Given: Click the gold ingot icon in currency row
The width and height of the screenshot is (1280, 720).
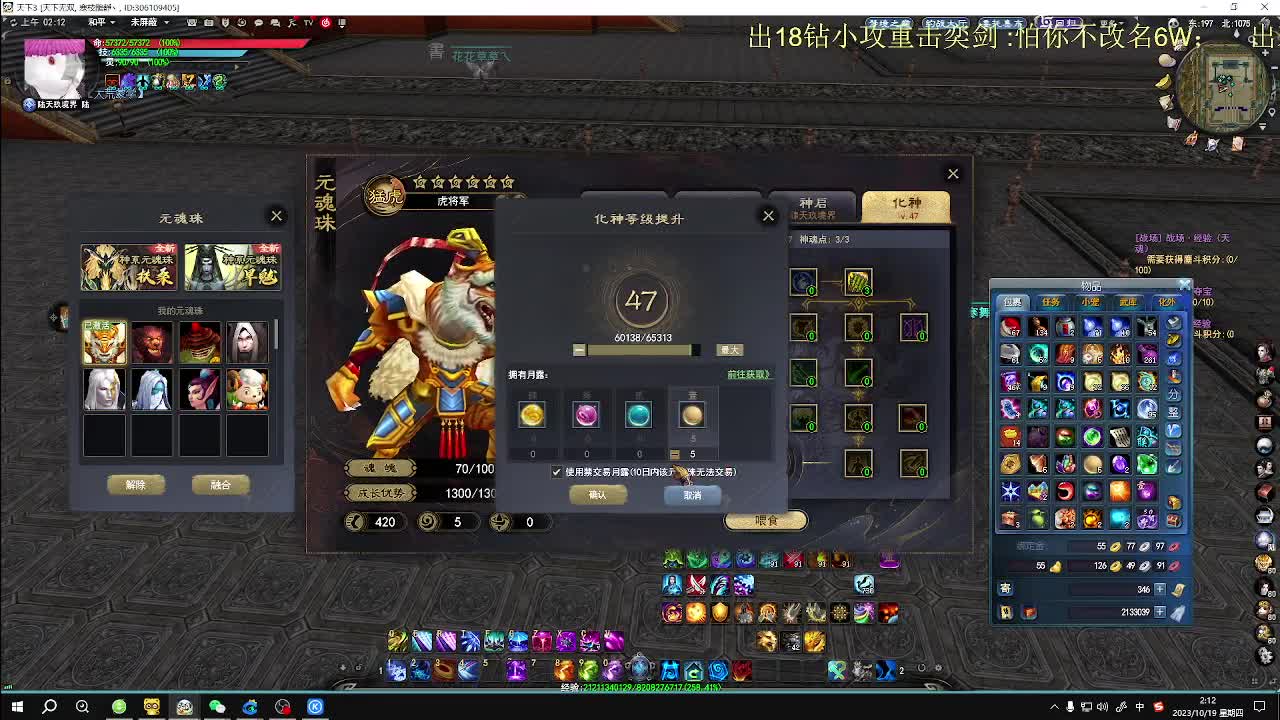Looking at the screenshot, I should click(x=1056, y=566).
